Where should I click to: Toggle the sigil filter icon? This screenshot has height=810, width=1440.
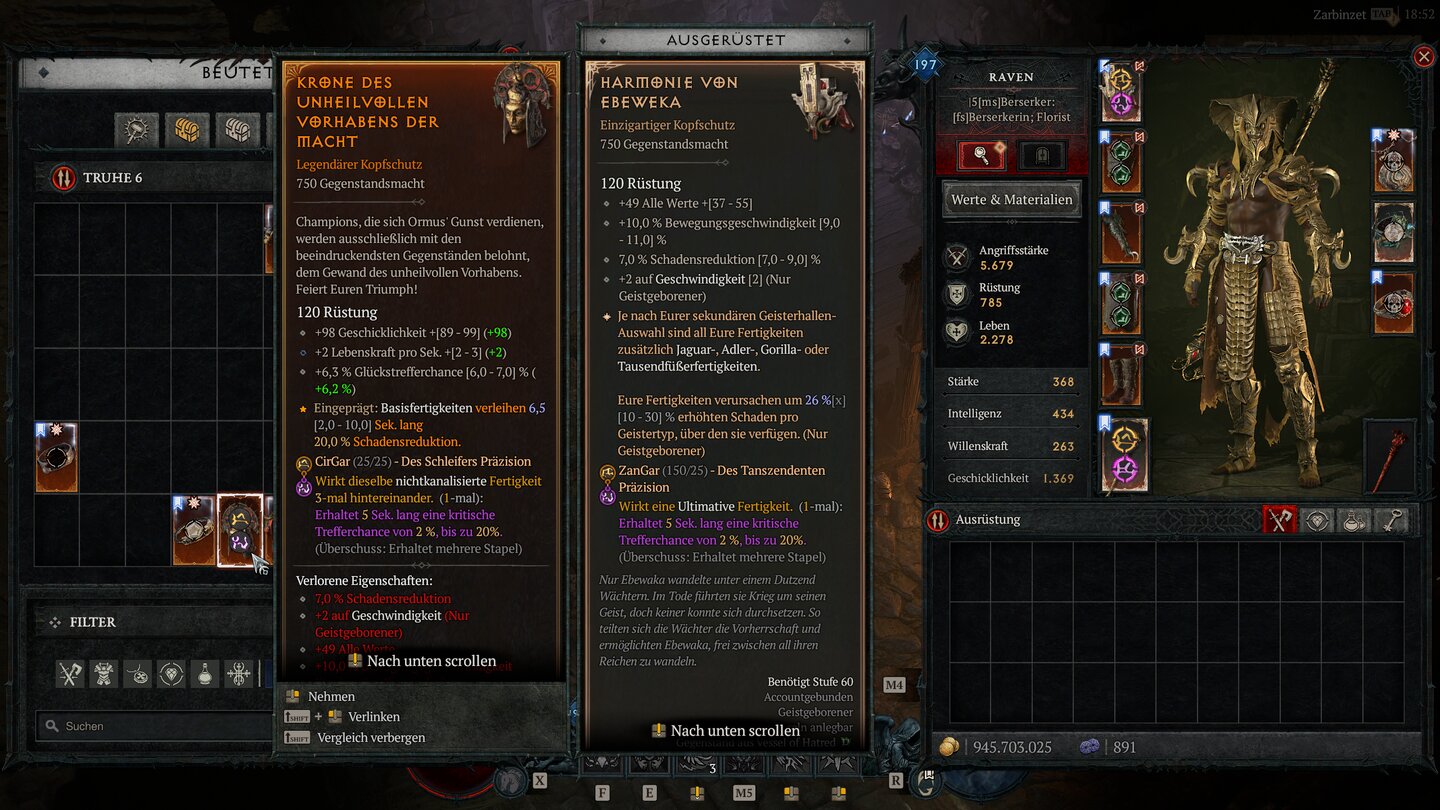click(x=237, y=673)
